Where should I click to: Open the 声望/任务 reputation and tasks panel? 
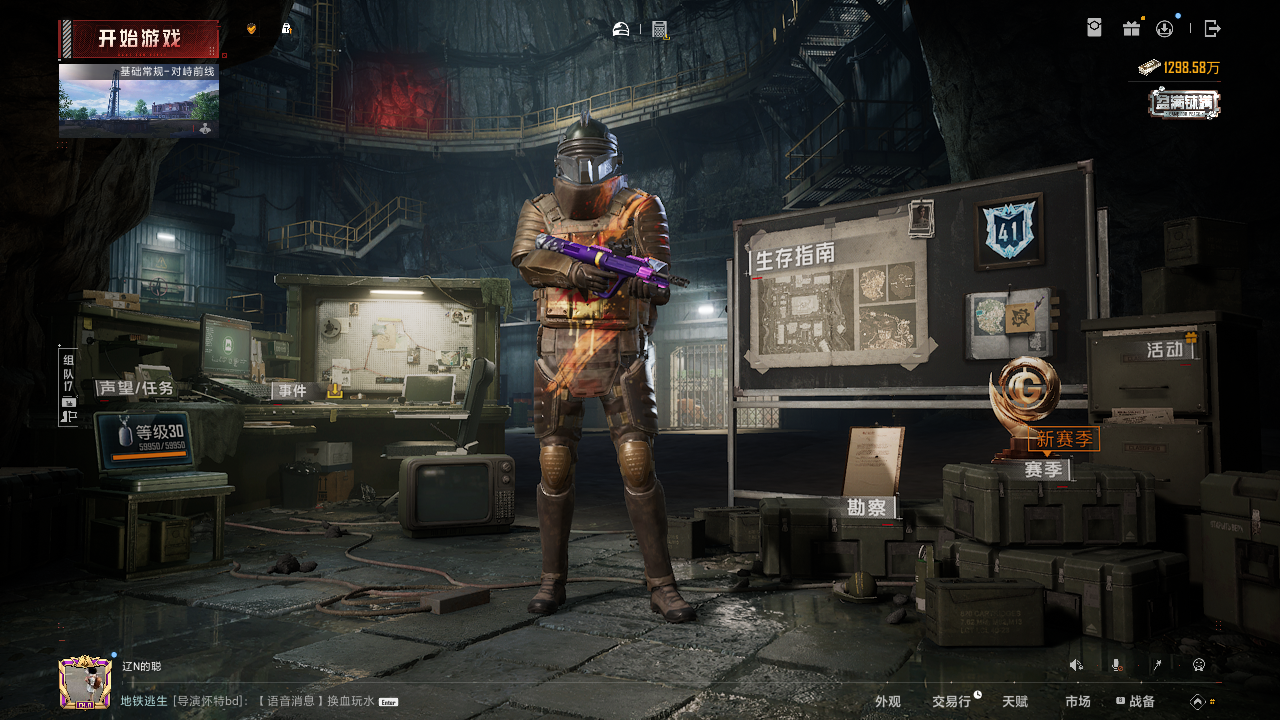136,388
